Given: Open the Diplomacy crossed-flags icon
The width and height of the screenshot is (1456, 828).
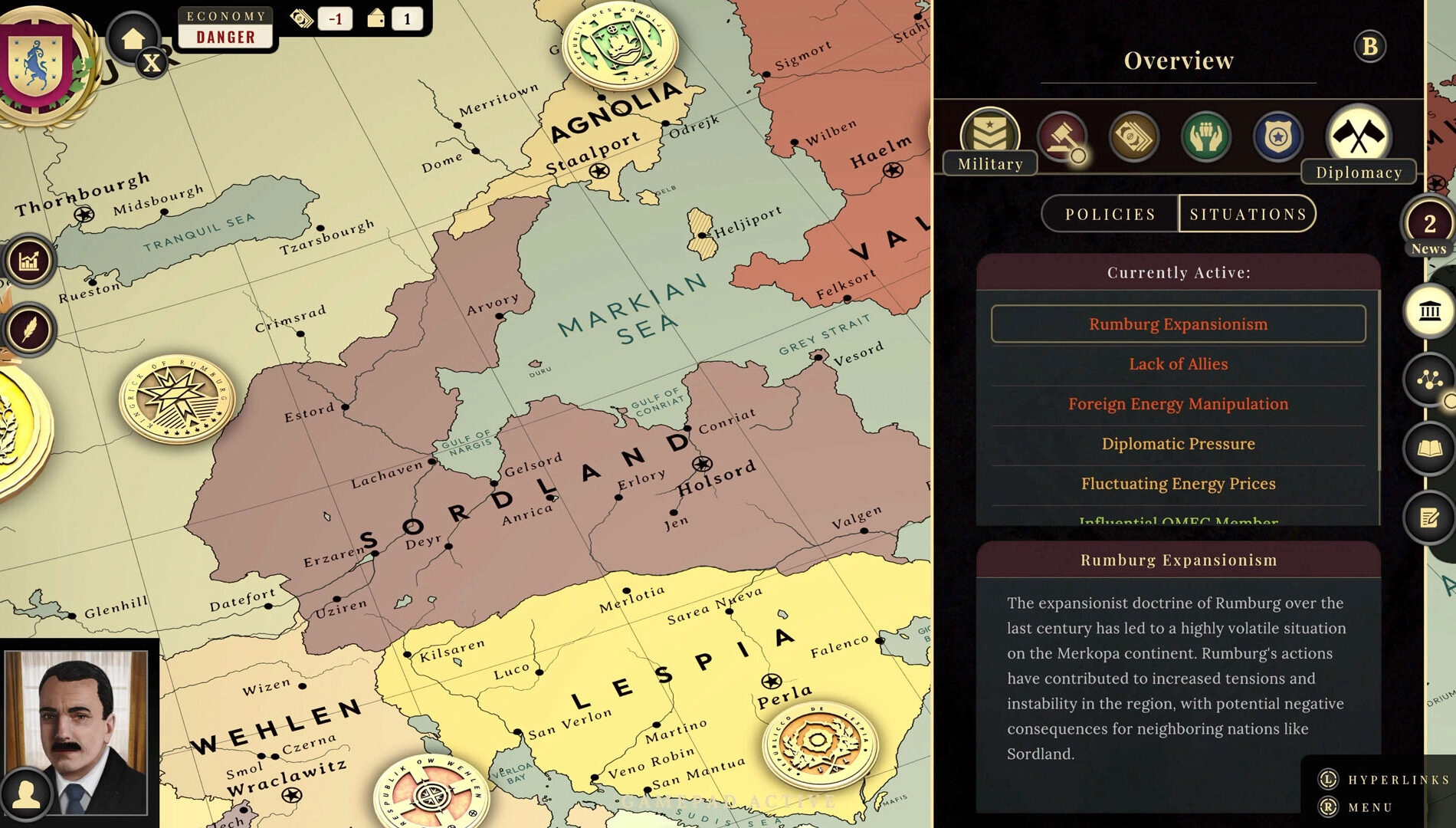Looking at the screenshot, I should [x=1360, y=136].
